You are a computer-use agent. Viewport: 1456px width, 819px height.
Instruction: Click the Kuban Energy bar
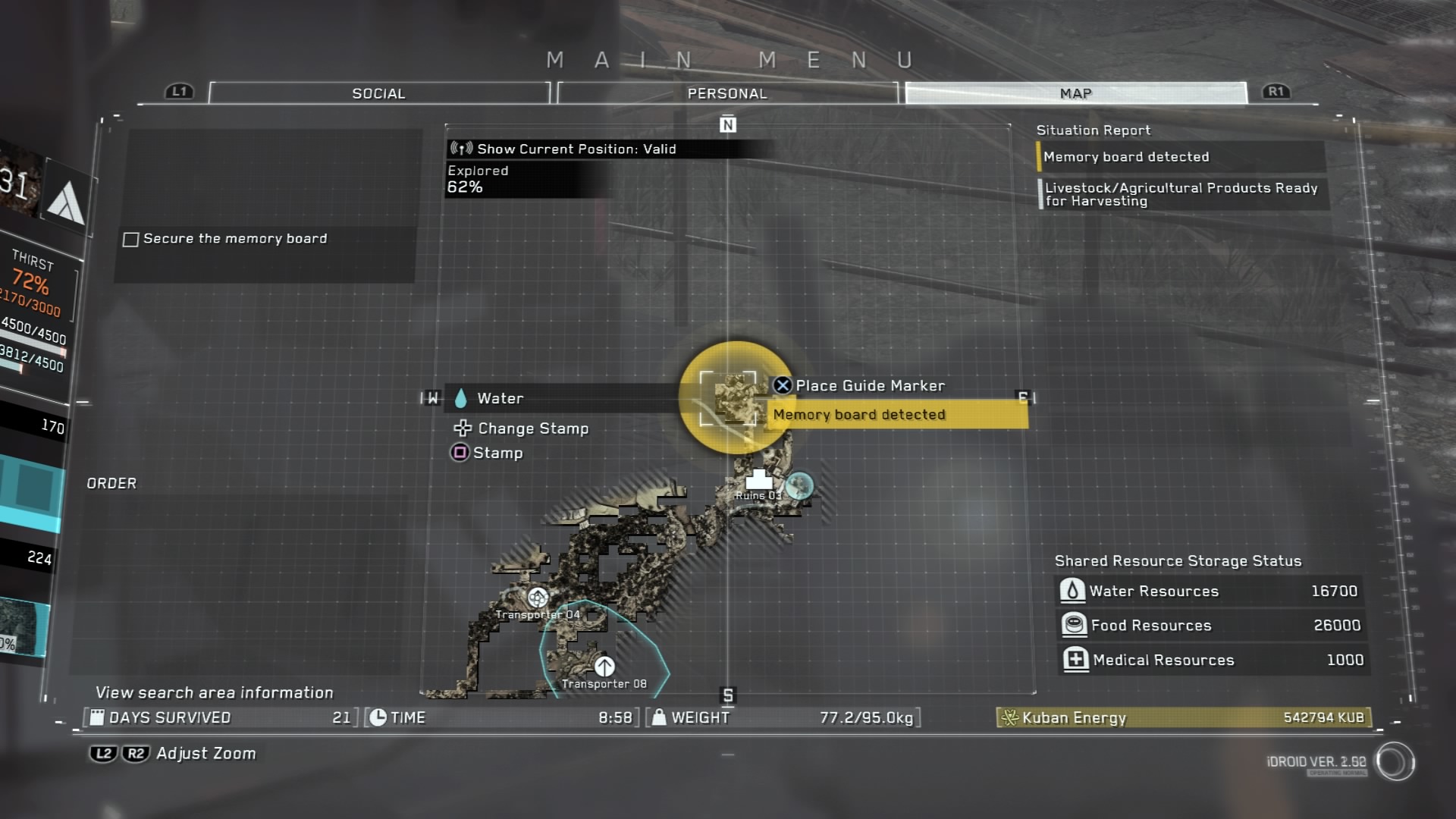[1183, 717]
